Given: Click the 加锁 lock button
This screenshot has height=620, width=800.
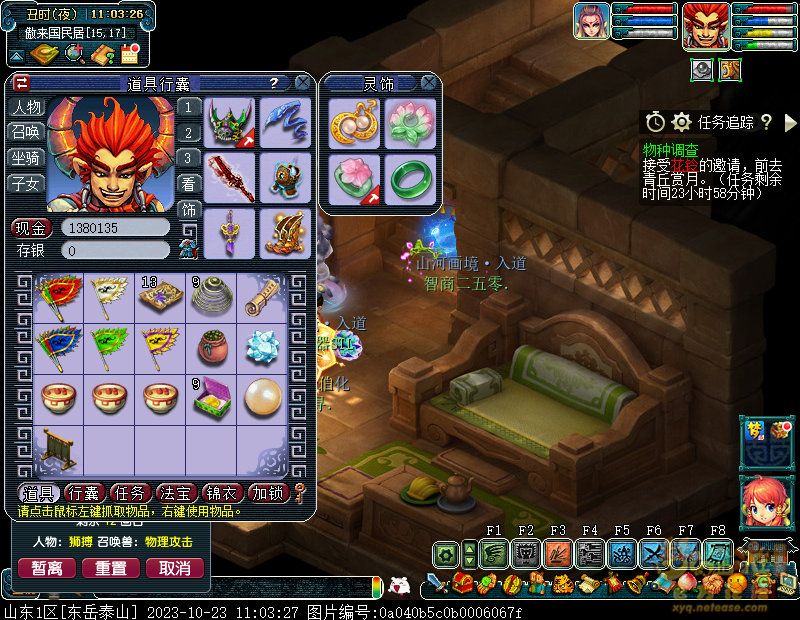Looking at the screenshot, I should point(269,493).
